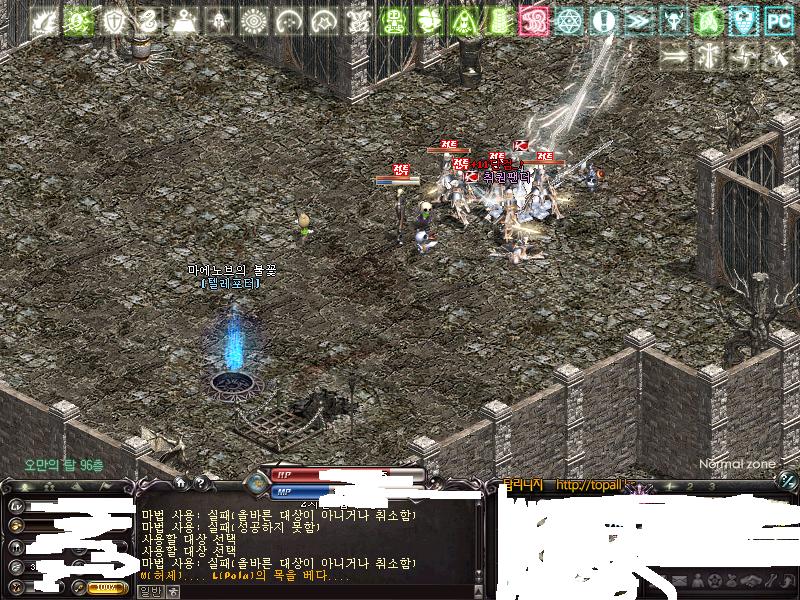800x600 pixels.
Task: Click the hexagram star buff icon
Action: (569, 20)
